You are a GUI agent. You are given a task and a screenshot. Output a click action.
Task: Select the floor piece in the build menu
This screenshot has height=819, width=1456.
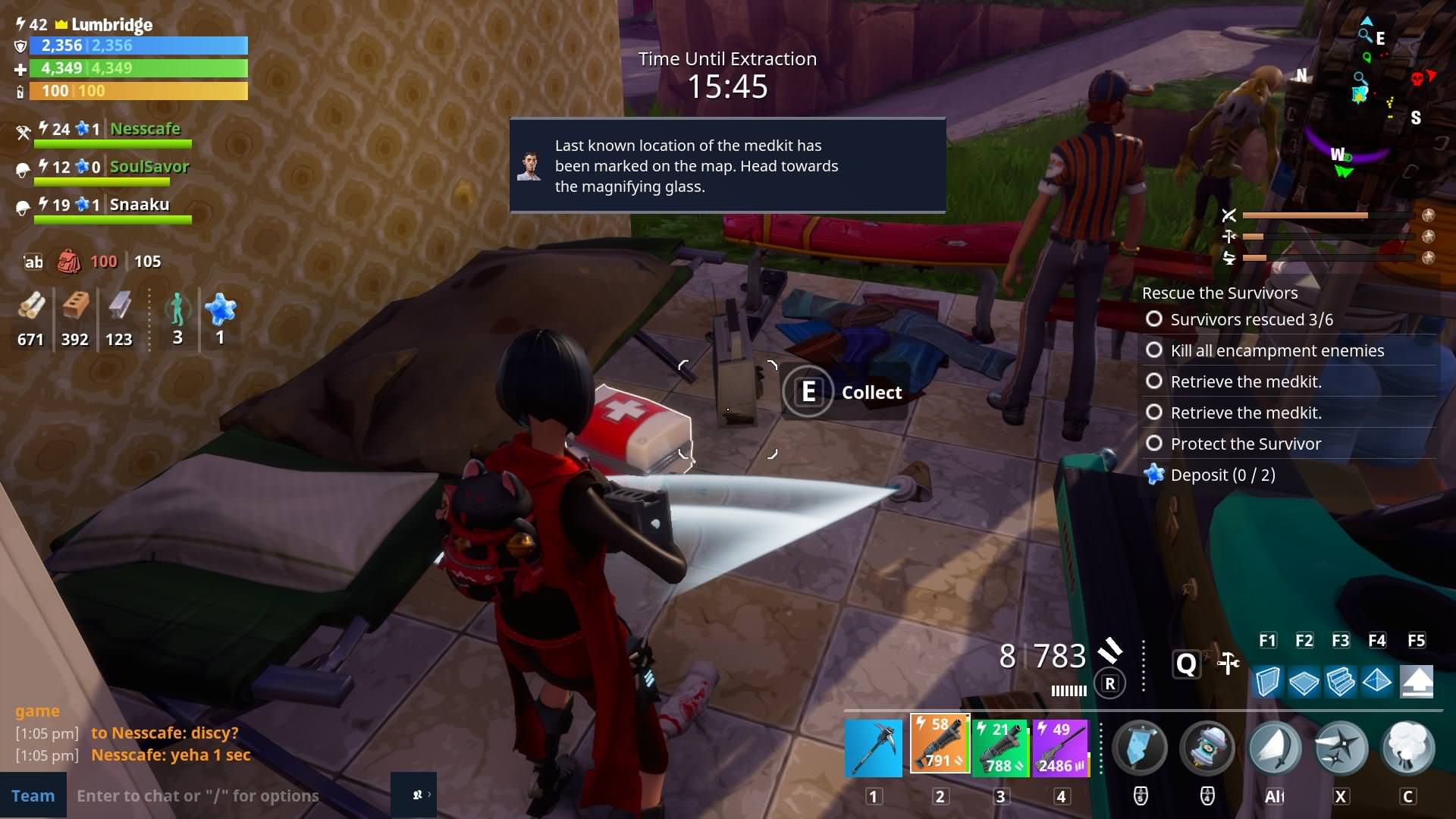[1305, 681]
